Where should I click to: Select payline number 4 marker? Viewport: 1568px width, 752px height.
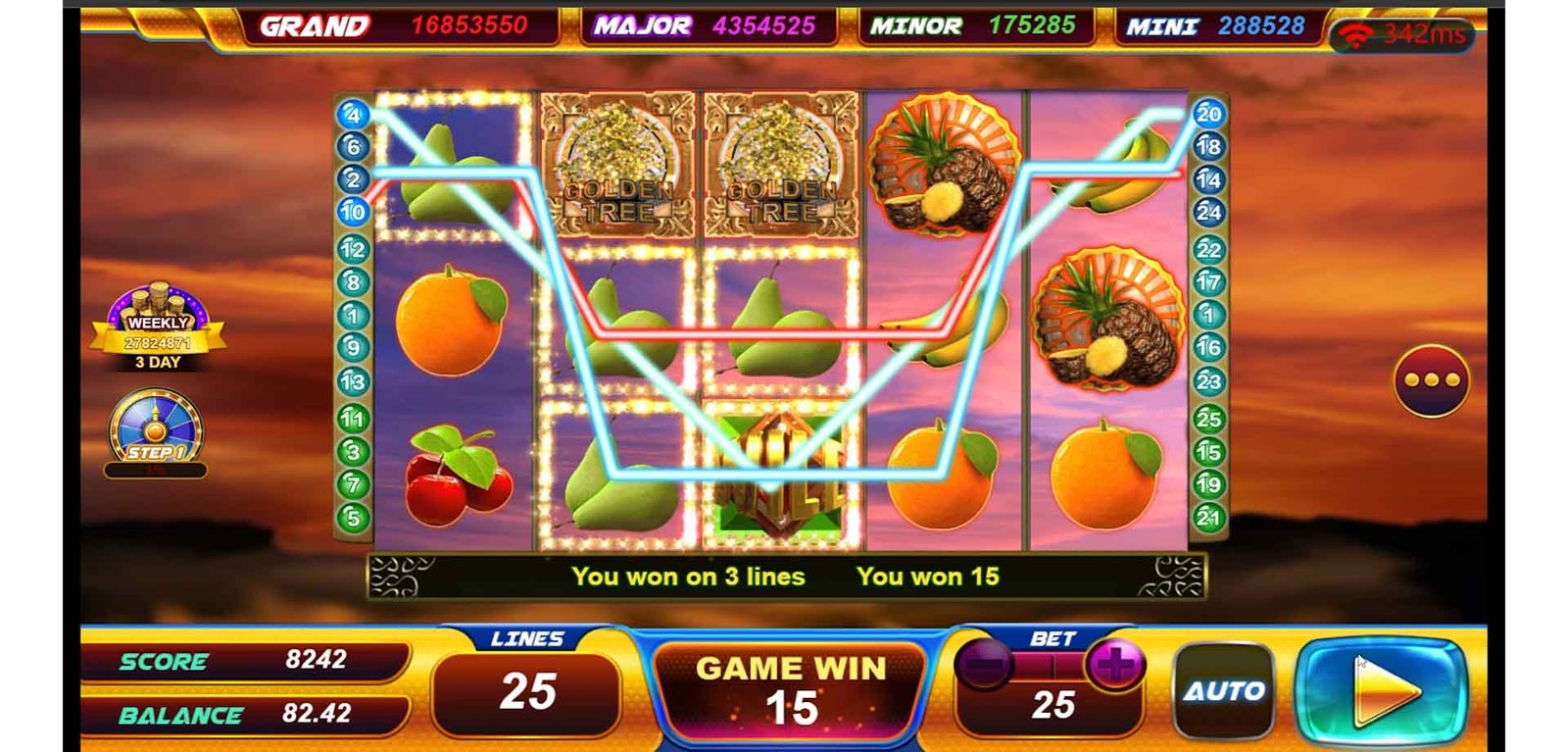coord(353,115)
